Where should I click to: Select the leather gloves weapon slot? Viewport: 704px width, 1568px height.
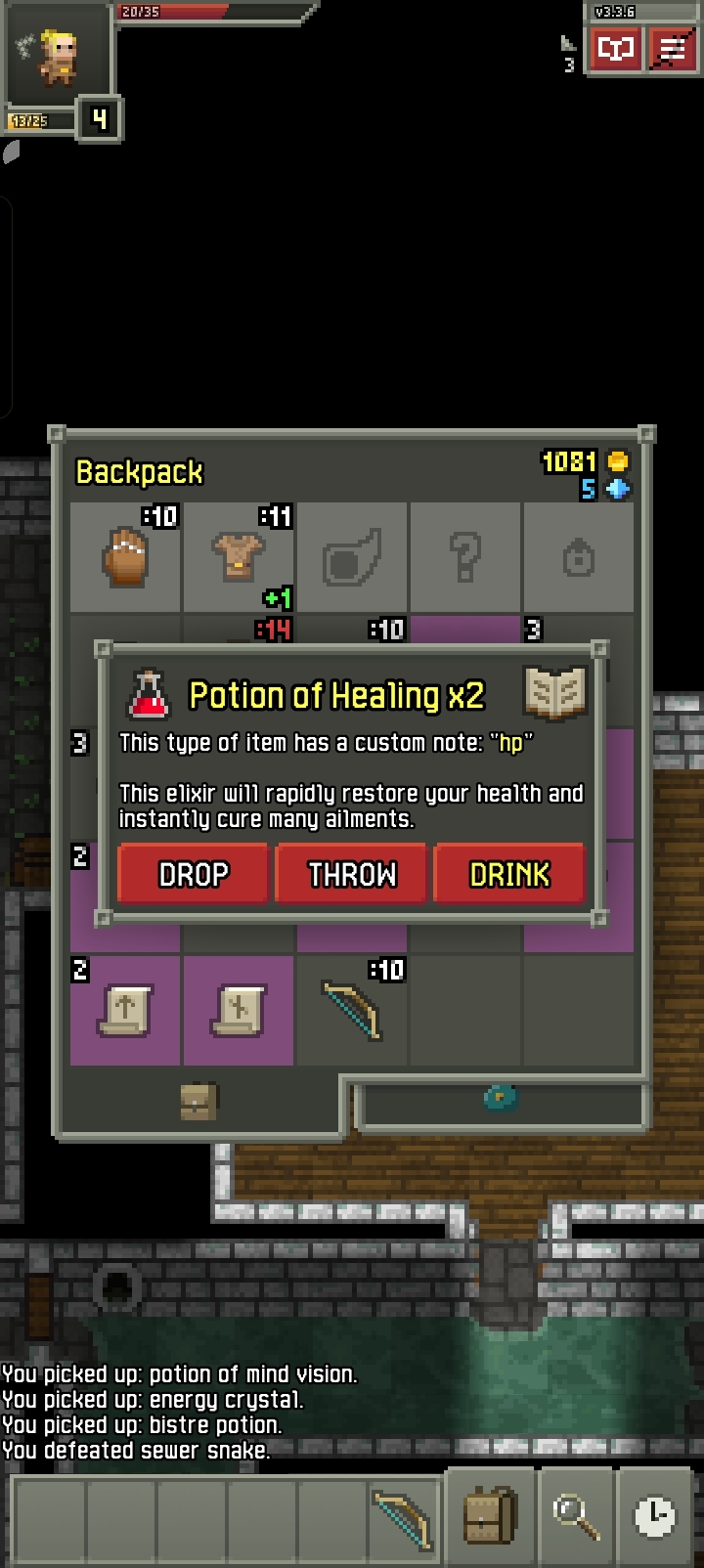(125, 557)
